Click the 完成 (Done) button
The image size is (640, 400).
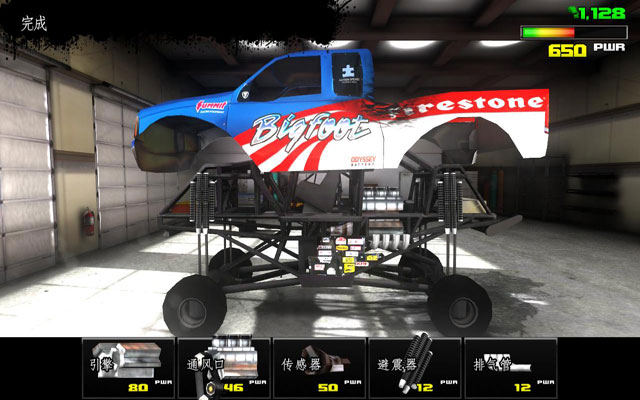click(x=34, y=24)
